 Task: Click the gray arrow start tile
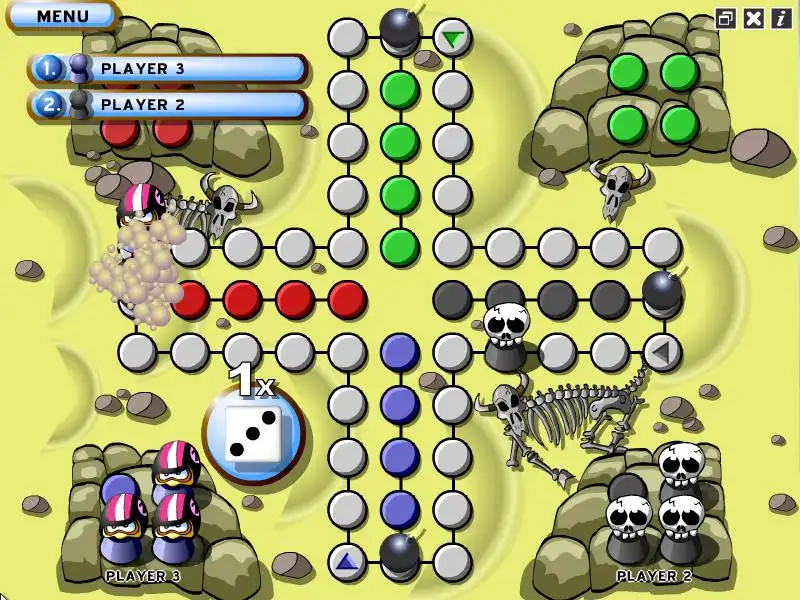(x=661, y=351)
